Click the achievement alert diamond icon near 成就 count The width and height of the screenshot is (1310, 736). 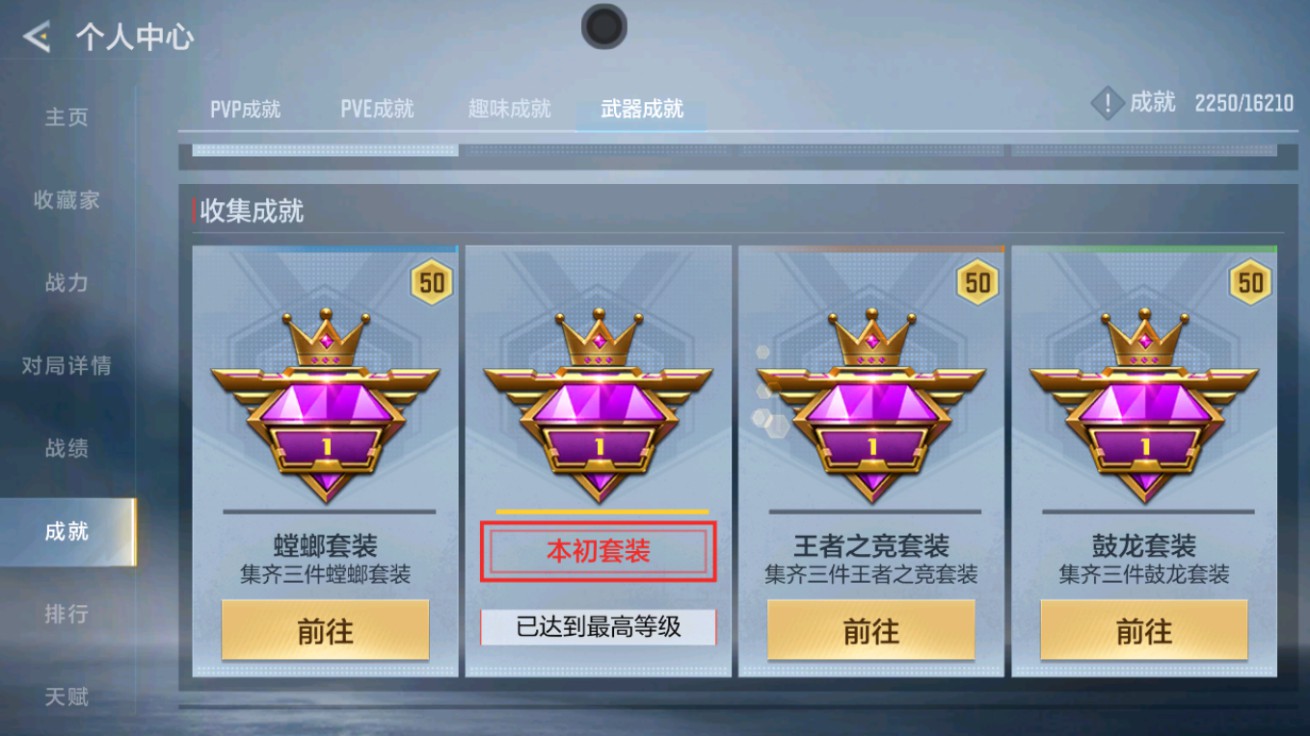[x=1106, y=102]
